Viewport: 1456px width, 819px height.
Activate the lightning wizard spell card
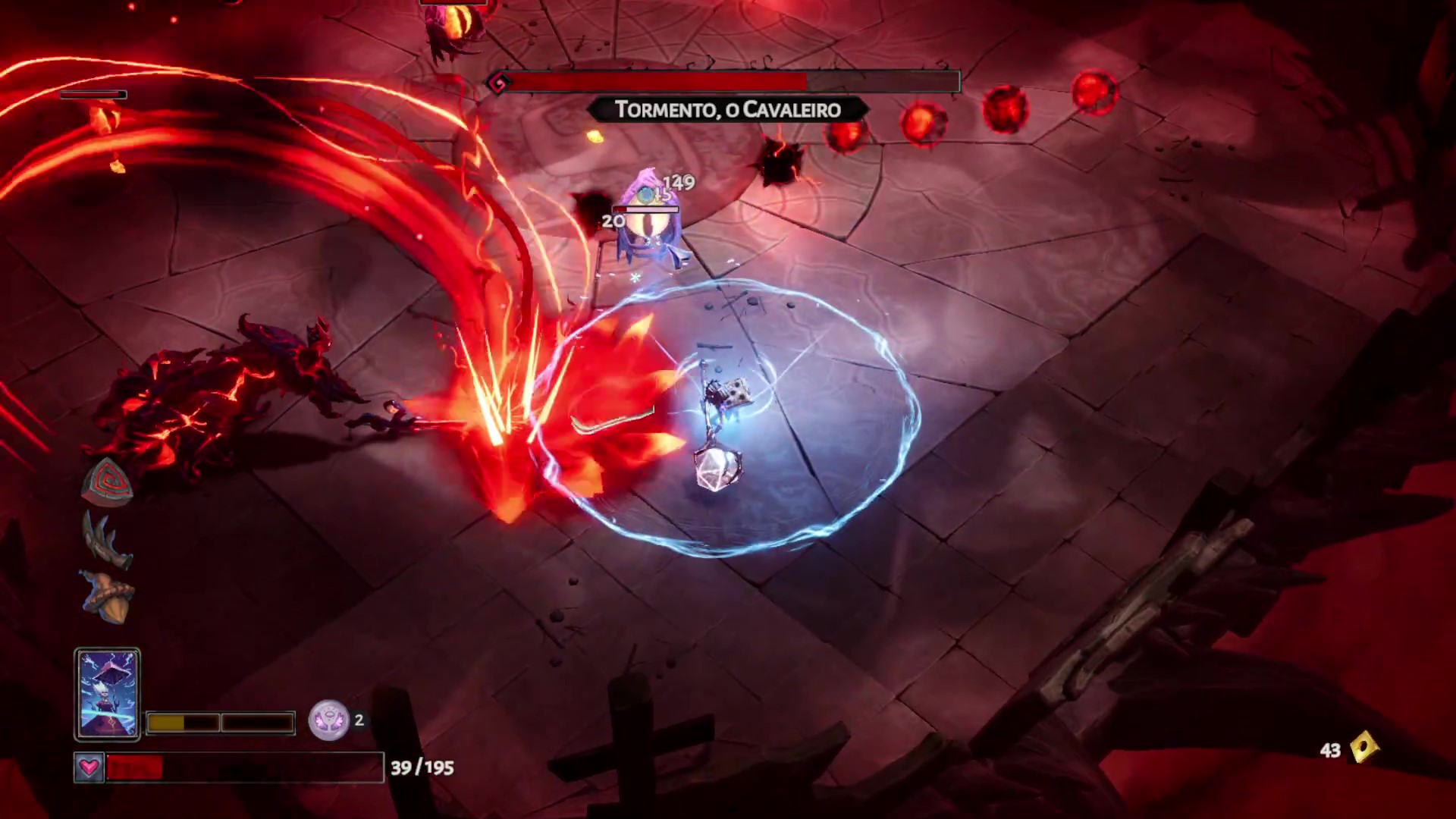point(107,693)
